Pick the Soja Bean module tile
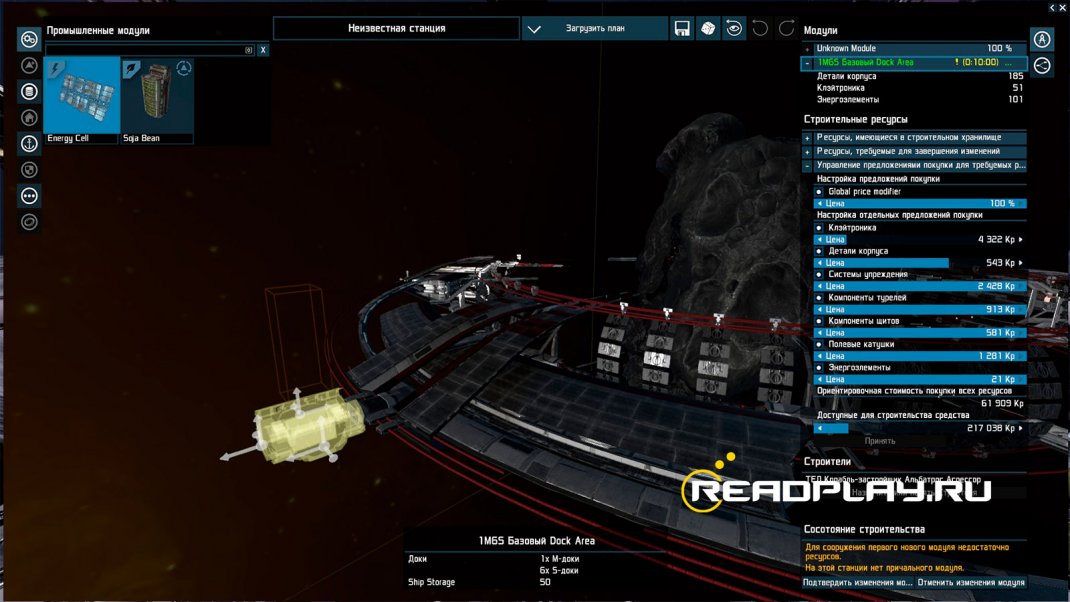 (x=156, y=97)
